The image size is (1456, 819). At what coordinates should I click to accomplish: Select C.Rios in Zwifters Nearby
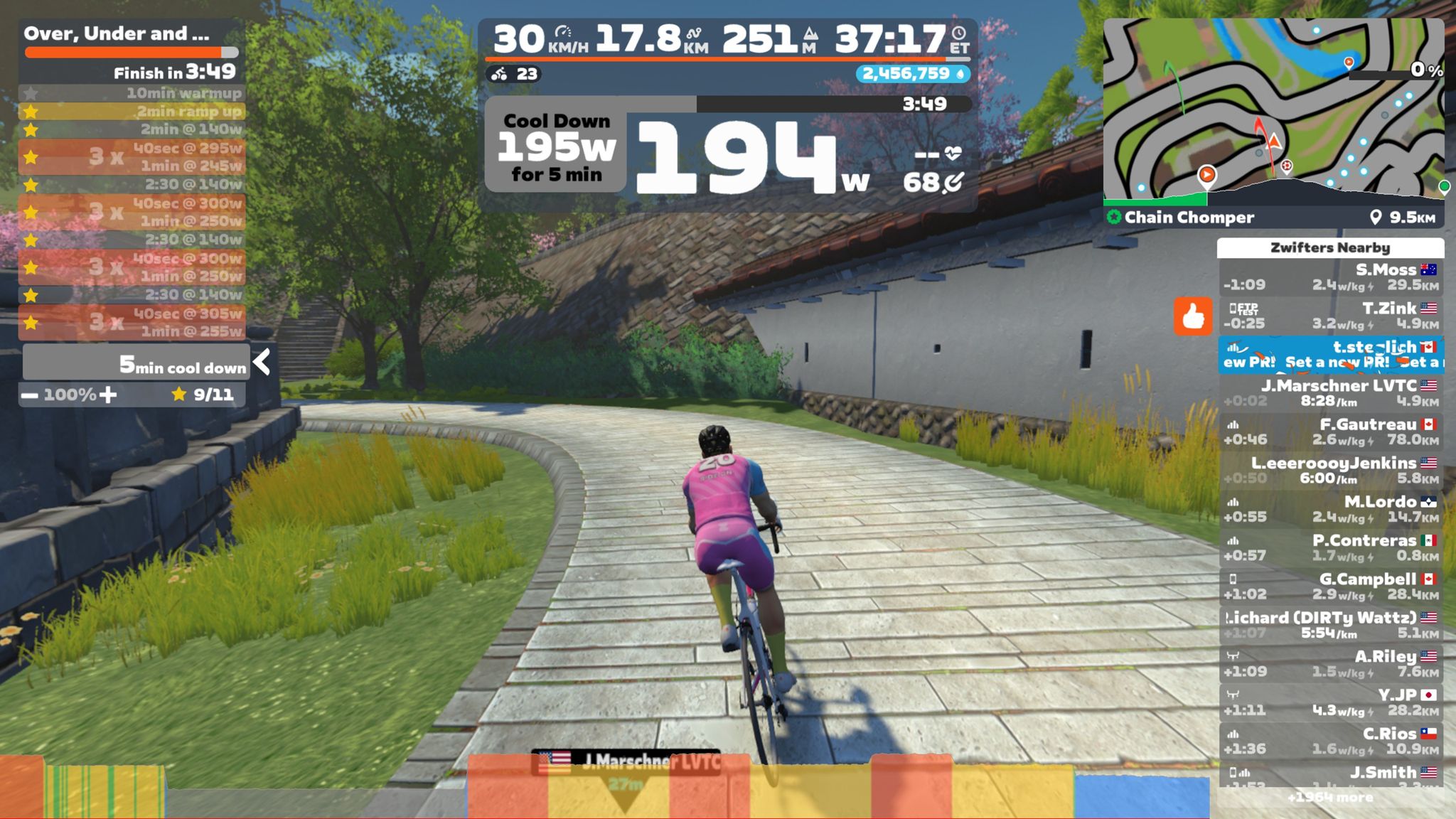click(x=1330, y=741)
